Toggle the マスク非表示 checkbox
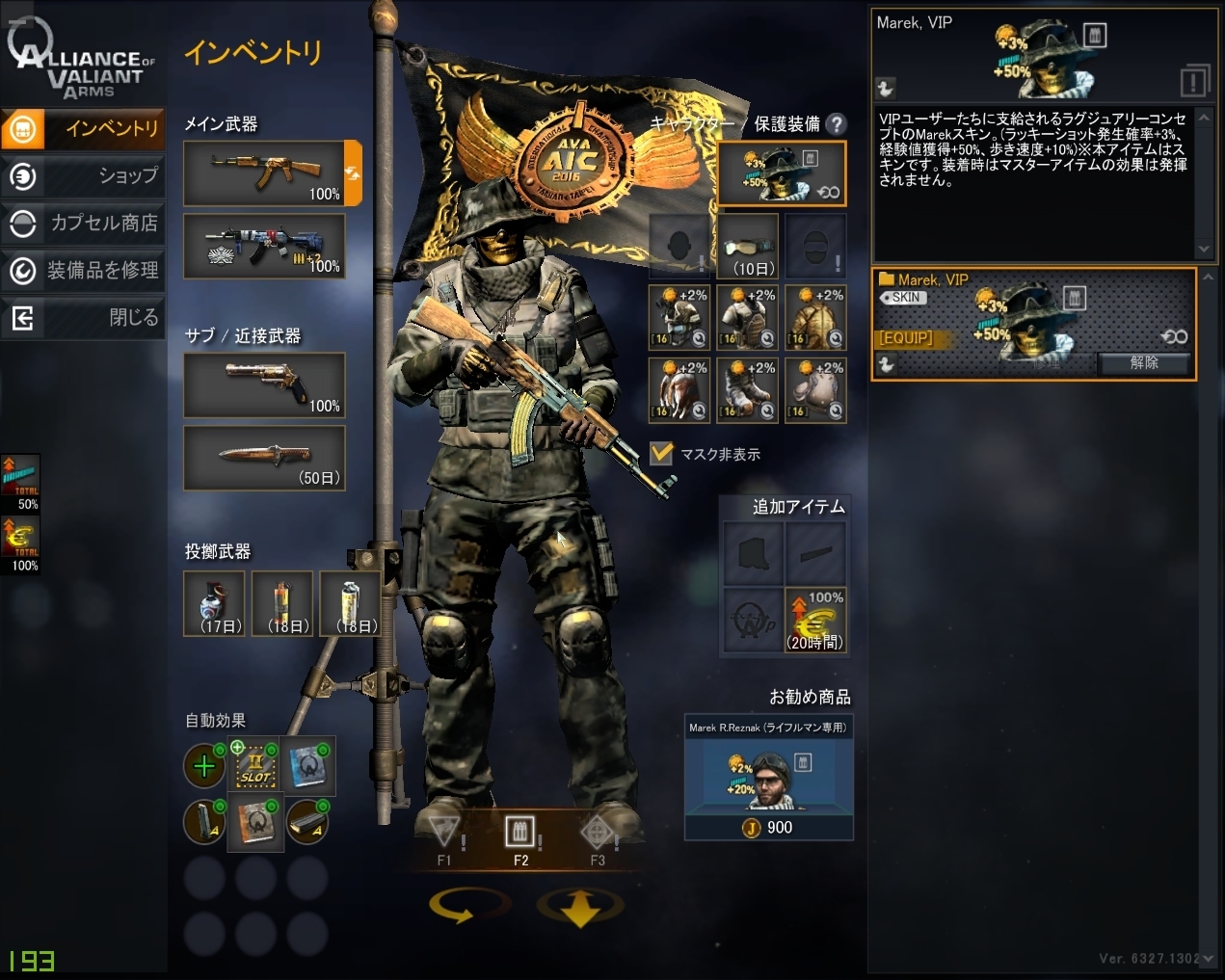The image size is (1225, 980). pyautogui.click(x=661, y=453)
